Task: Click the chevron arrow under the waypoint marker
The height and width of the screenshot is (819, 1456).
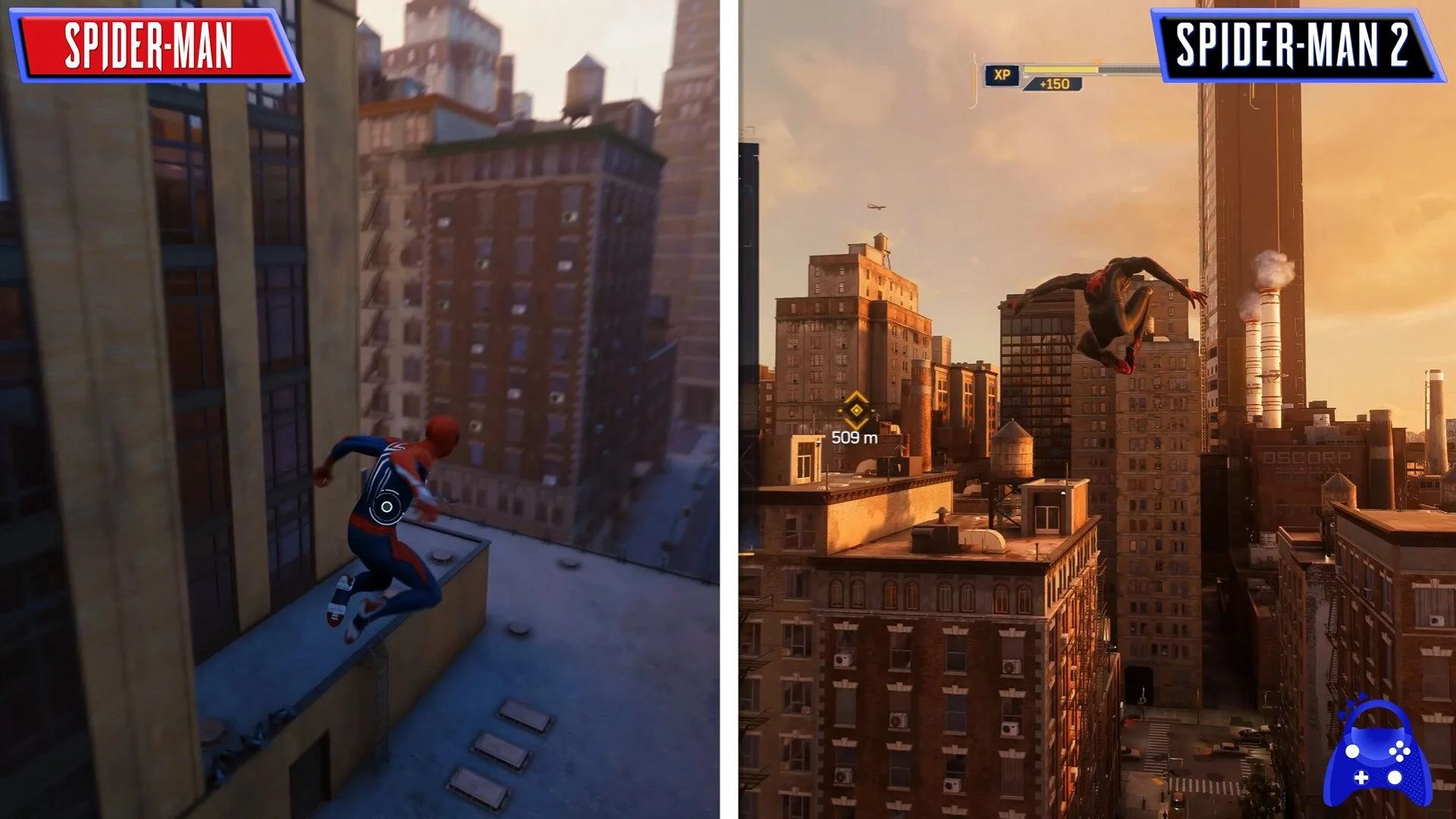Action: (855, 425)
